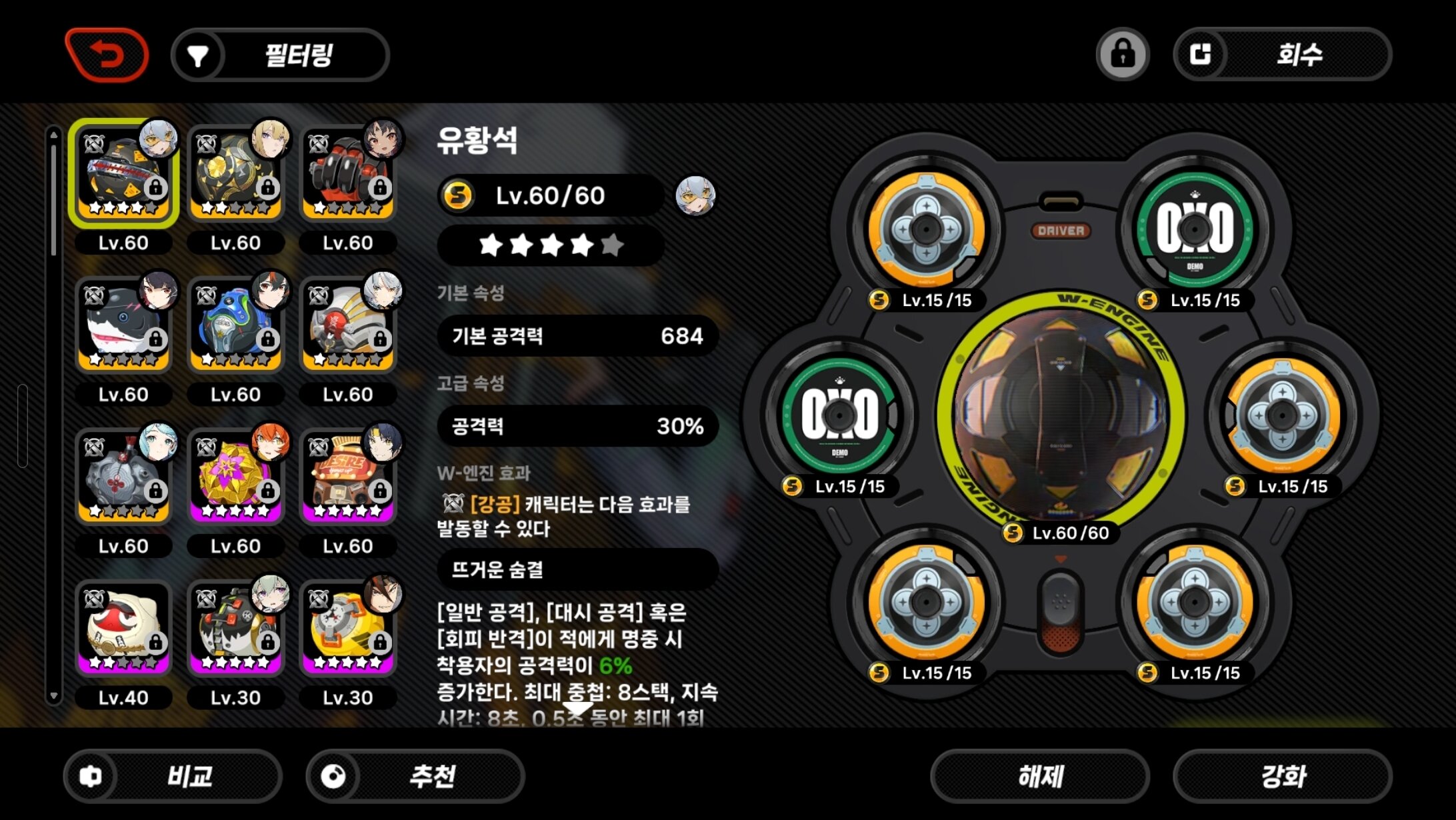Screen dimensions: 1456x820
Task: Click the 회수 recover button
Action: click(x=1282, y=54)
